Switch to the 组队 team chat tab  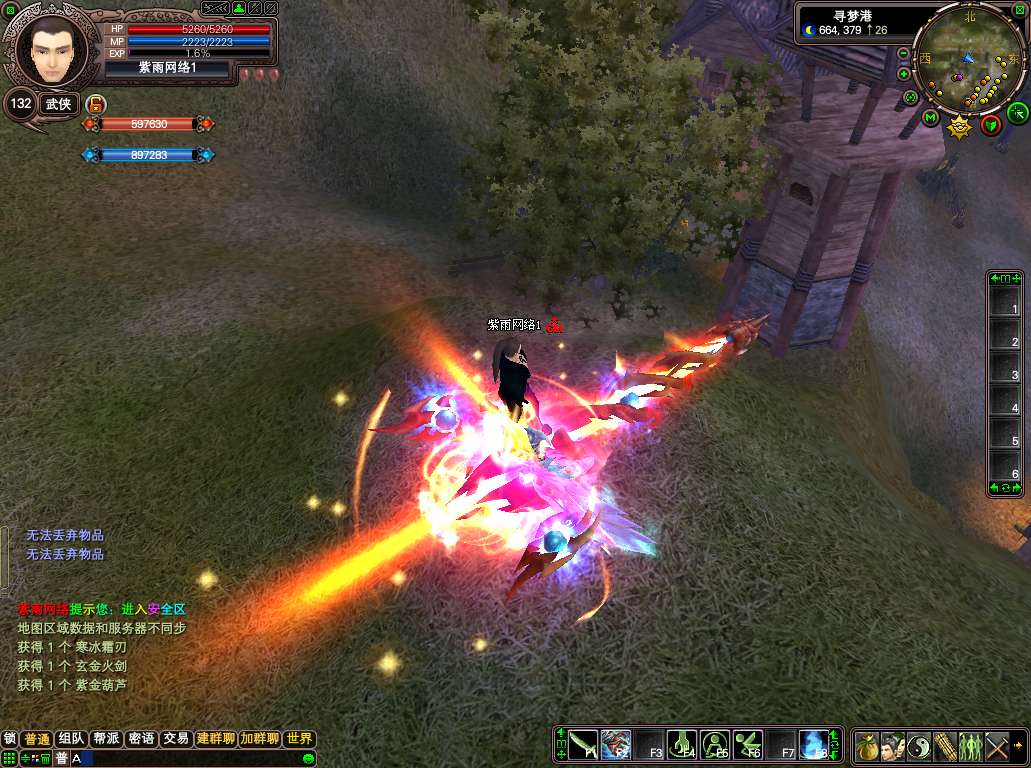[x=71, y=739]
